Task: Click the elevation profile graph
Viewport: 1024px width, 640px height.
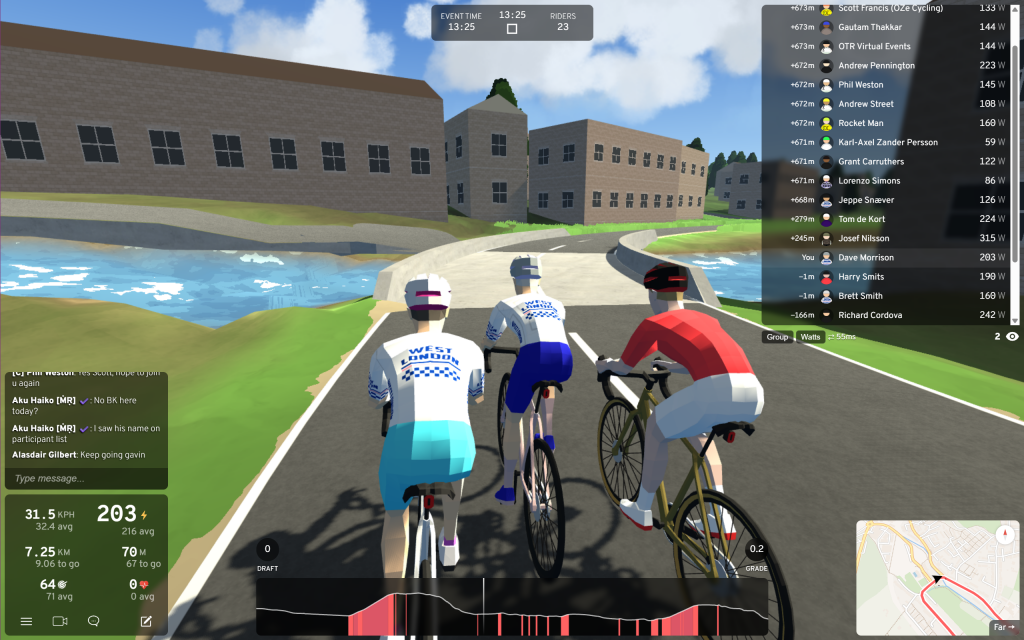Action: click(512, 608)
